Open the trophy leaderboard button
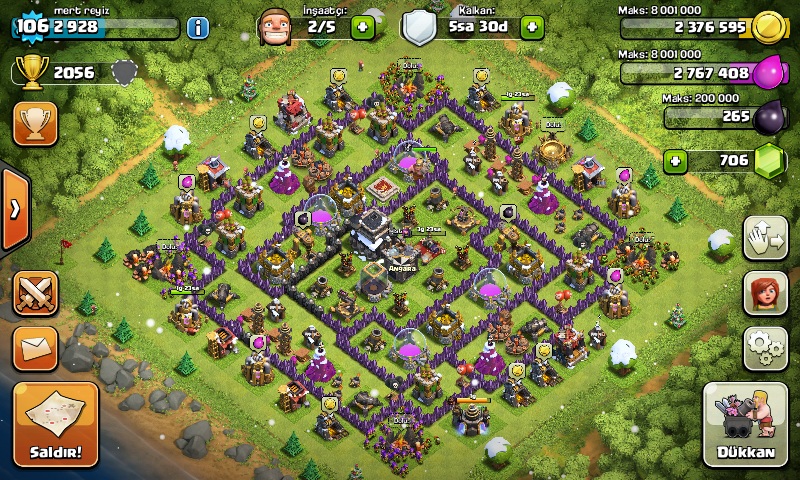The image size is (800, 480). (x=35, y=123)
